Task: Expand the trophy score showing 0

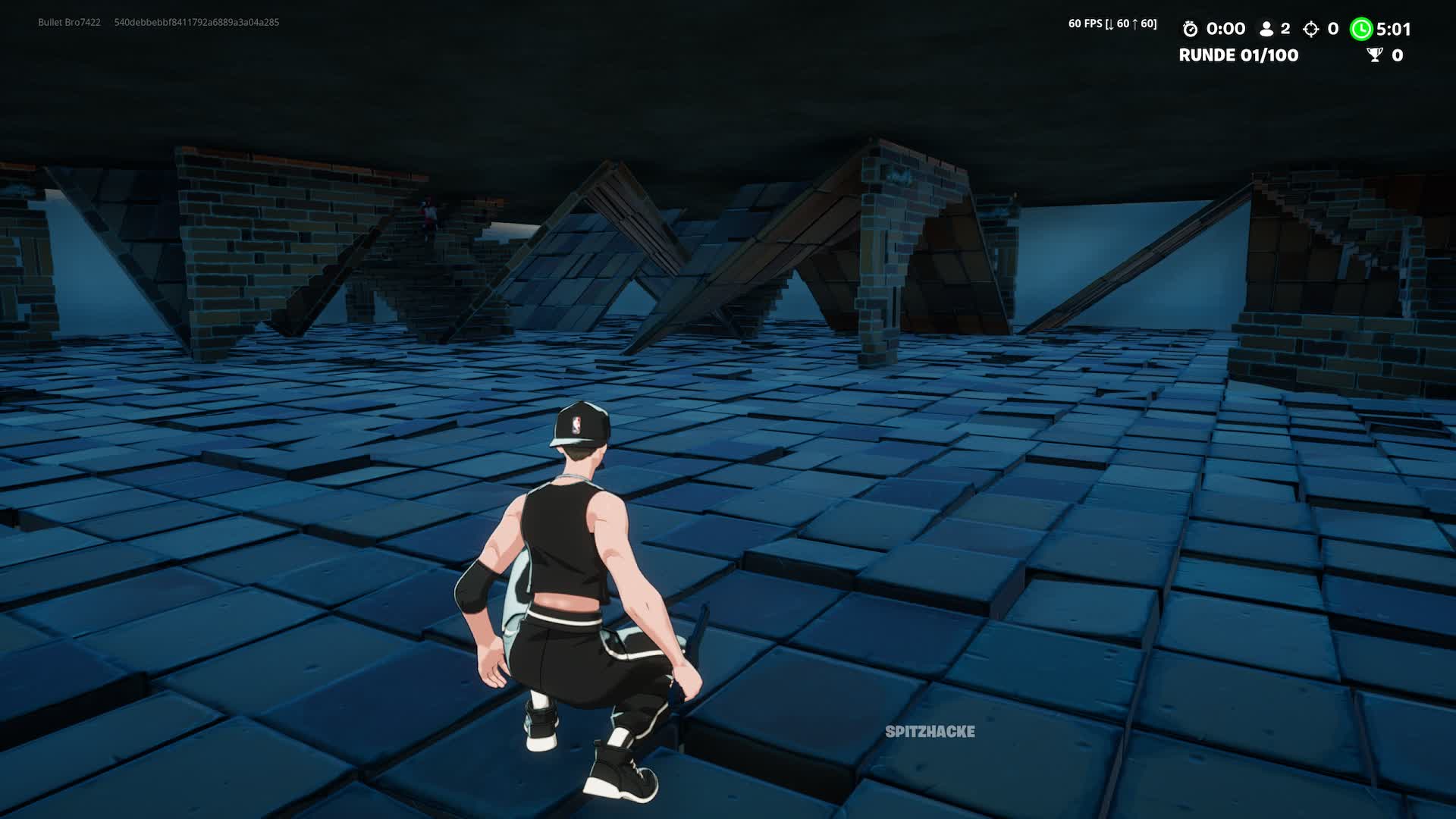Action: click(1398, 55)
